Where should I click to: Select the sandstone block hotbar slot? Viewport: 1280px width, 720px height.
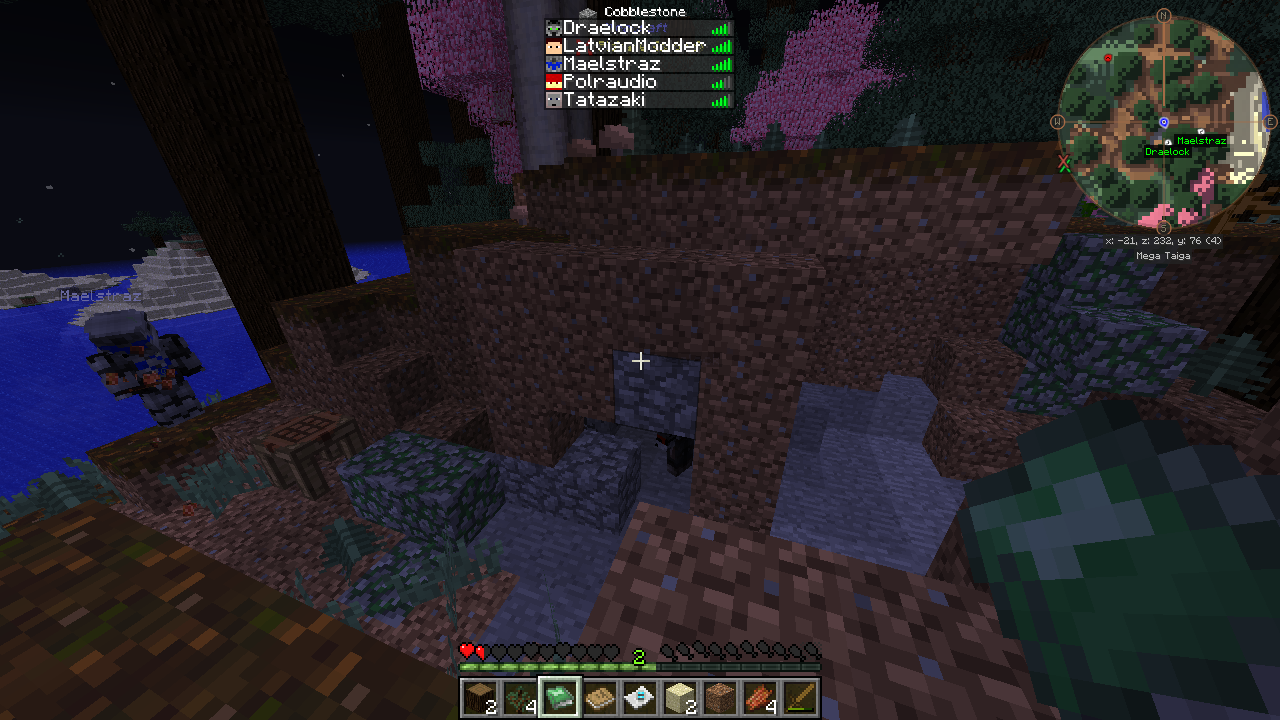pos(680,697)
